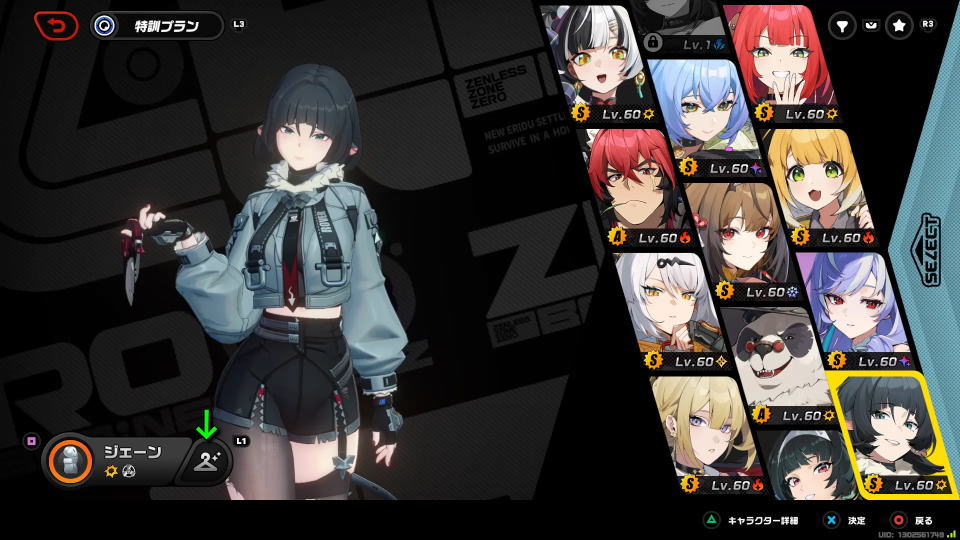Image resolution: width=960 pixels, height=540 pixels.
Task: Select the blonde green-eyed girl portrait
Action: click(820, 185)
